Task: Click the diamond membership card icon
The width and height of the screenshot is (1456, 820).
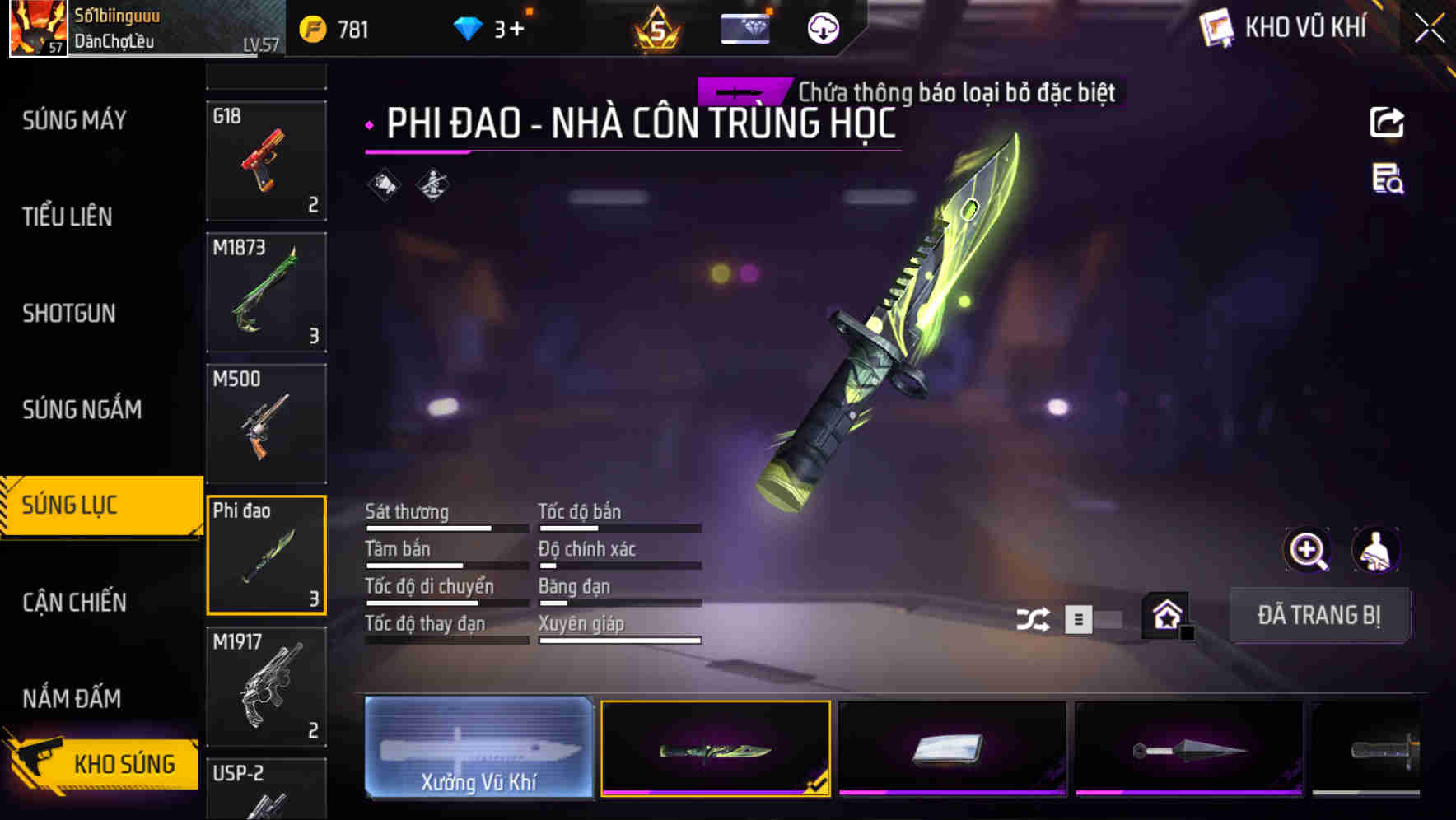Action: click(x=745, y=27)
